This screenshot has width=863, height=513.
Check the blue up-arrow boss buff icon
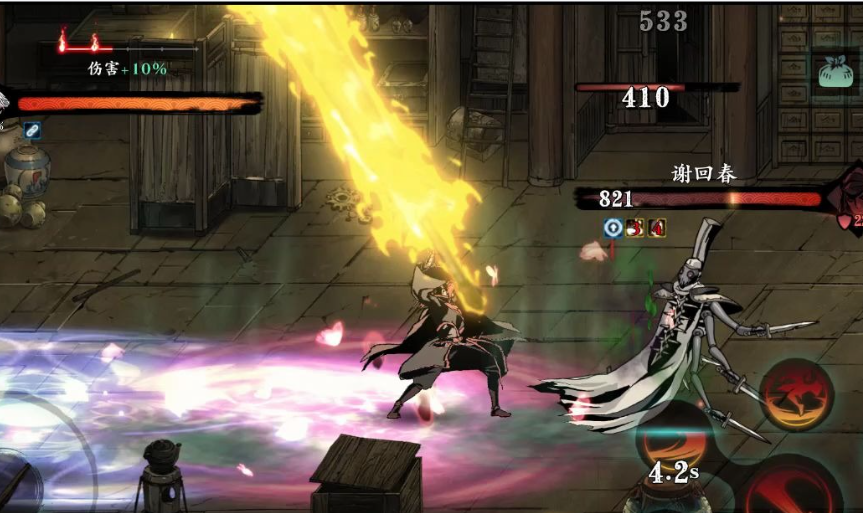[x=614, y=228]
